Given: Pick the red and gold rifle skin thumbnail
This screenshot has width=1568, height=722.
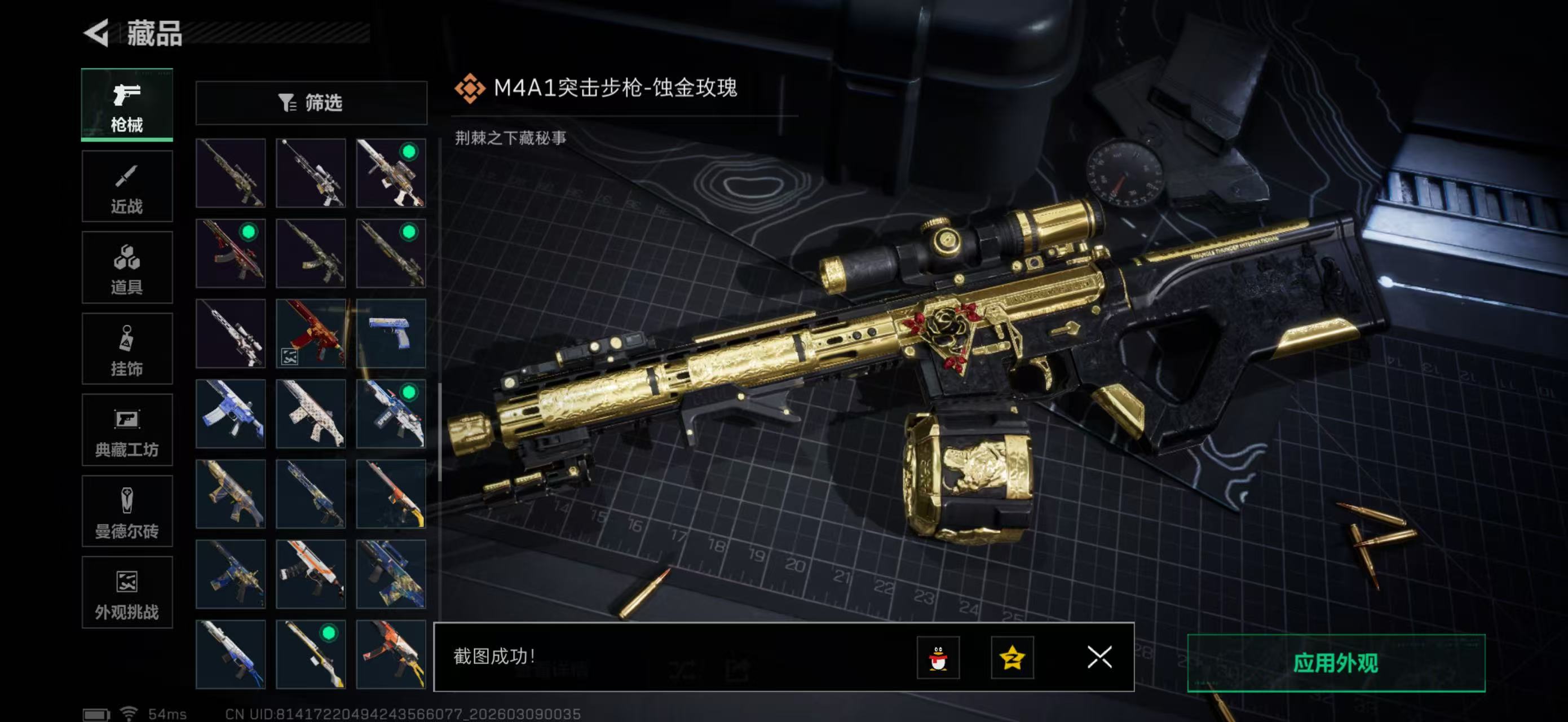Looking at the screenshot, I should [x=311, y=333].
